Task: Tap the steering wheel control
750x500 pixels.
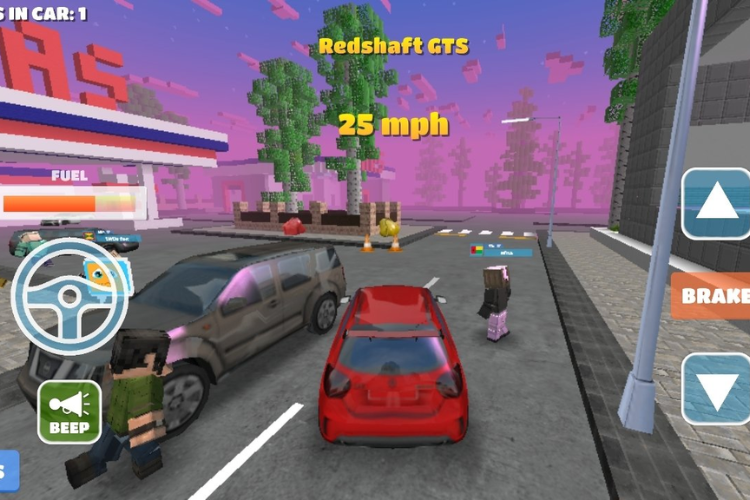Action: click(x=70, y=296)
